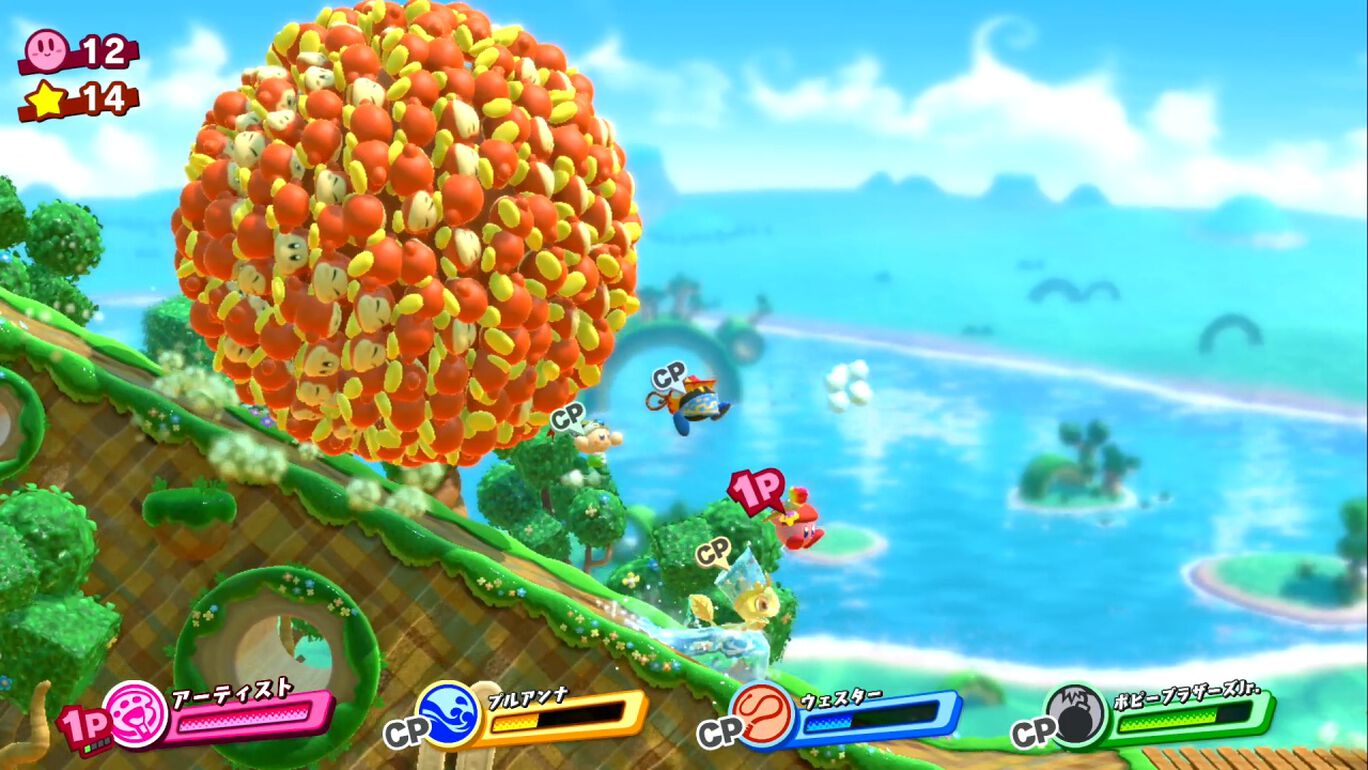Click the 1P tag above Kirby
Screen dimensions: 1368x770
pyautogui.click(x=754, y=490)
